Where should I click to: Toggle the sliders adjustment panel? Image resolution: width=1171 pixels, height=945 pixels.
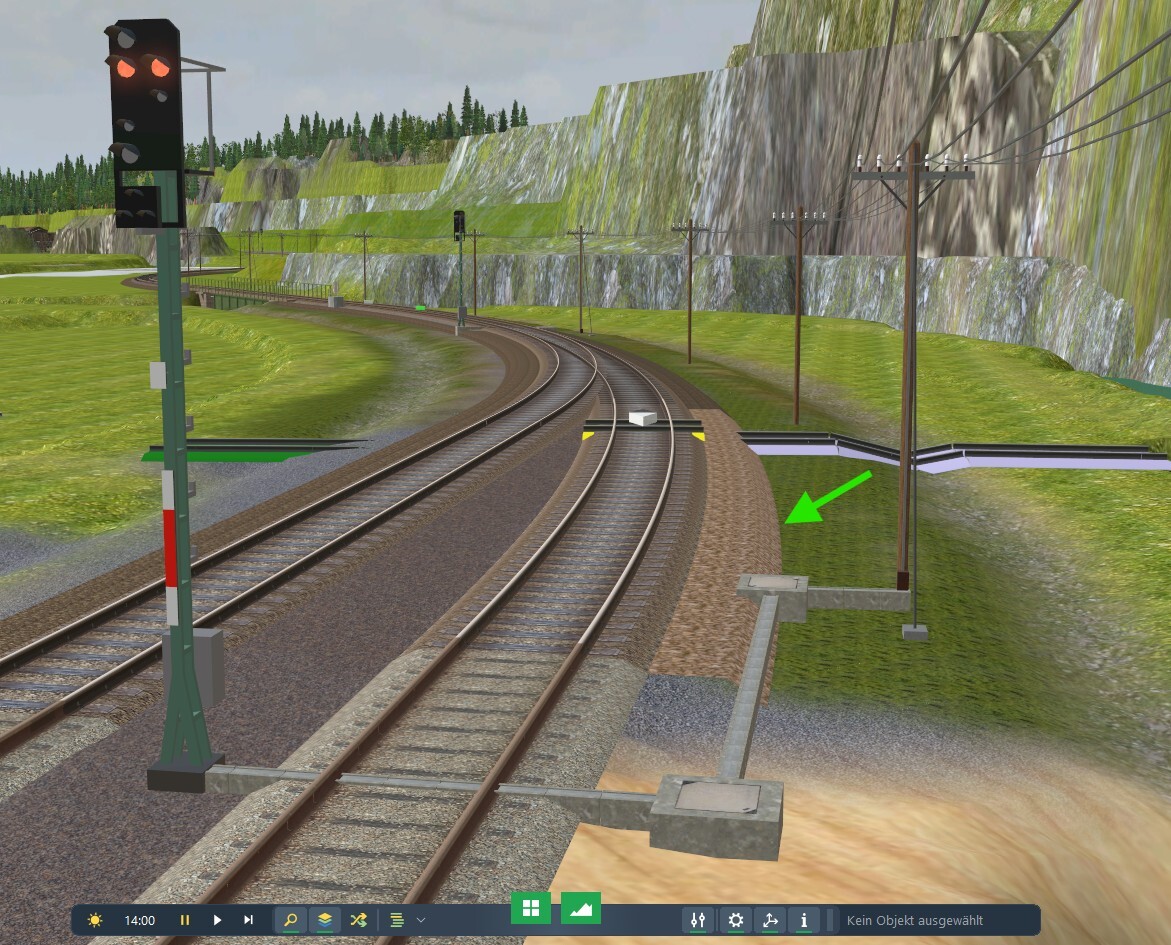coord(699,920)
